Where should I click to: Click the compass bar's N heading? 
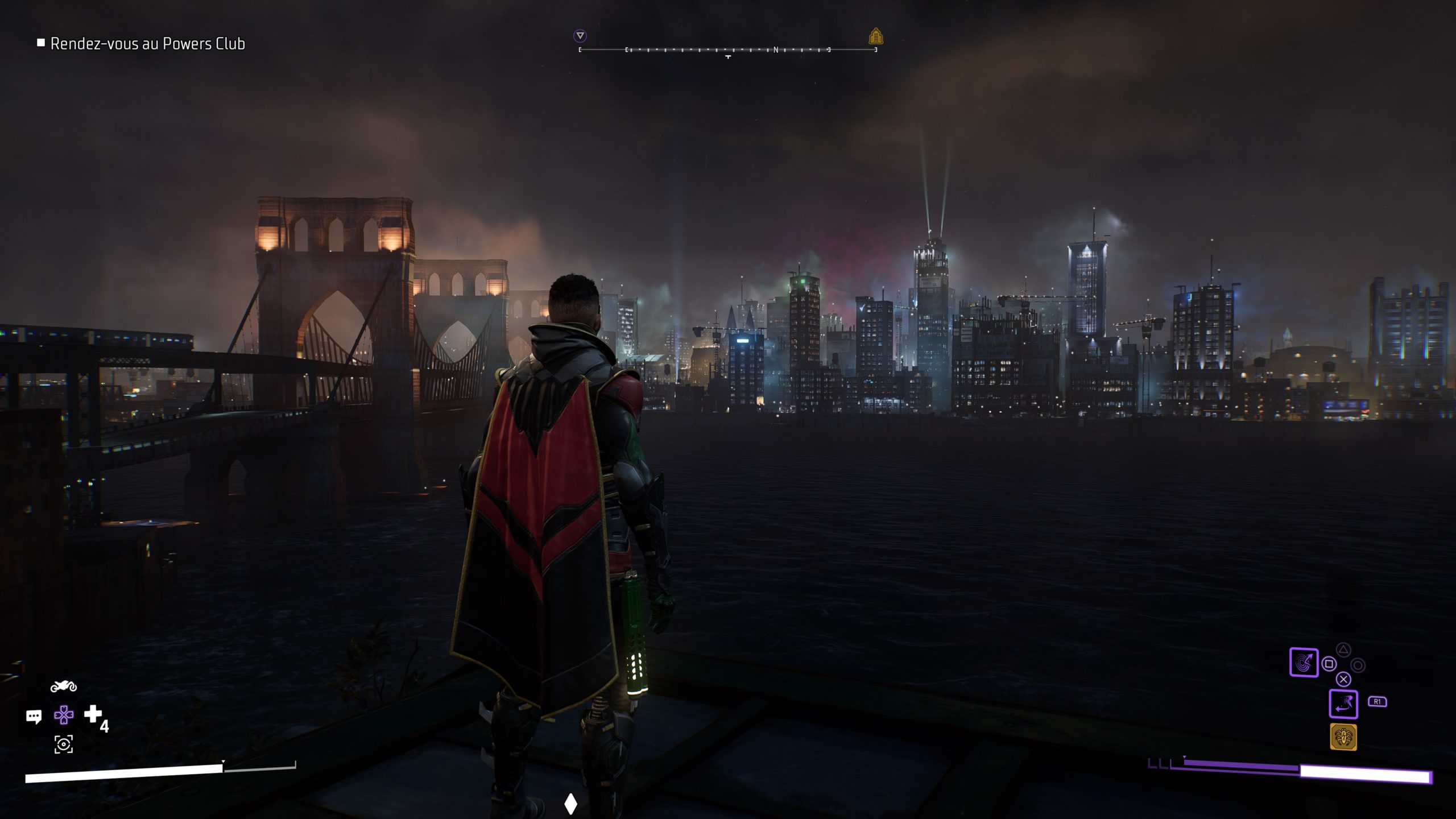(x=776, y=50)
